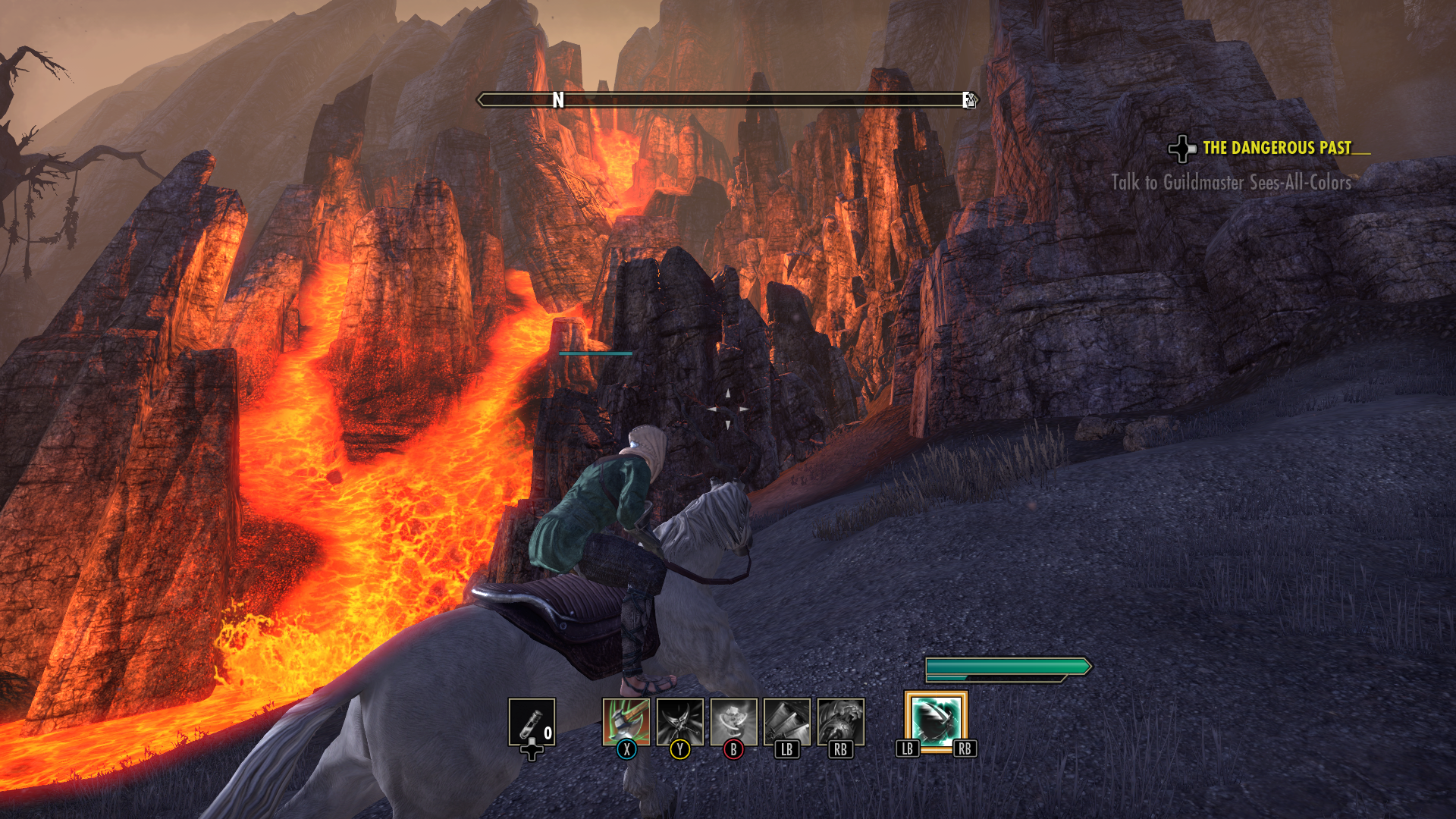Image resolution: width=1456 pixels, height=819 pixels.
Task: Click the center reticle crosshair
Action: (x=728, y=407)
